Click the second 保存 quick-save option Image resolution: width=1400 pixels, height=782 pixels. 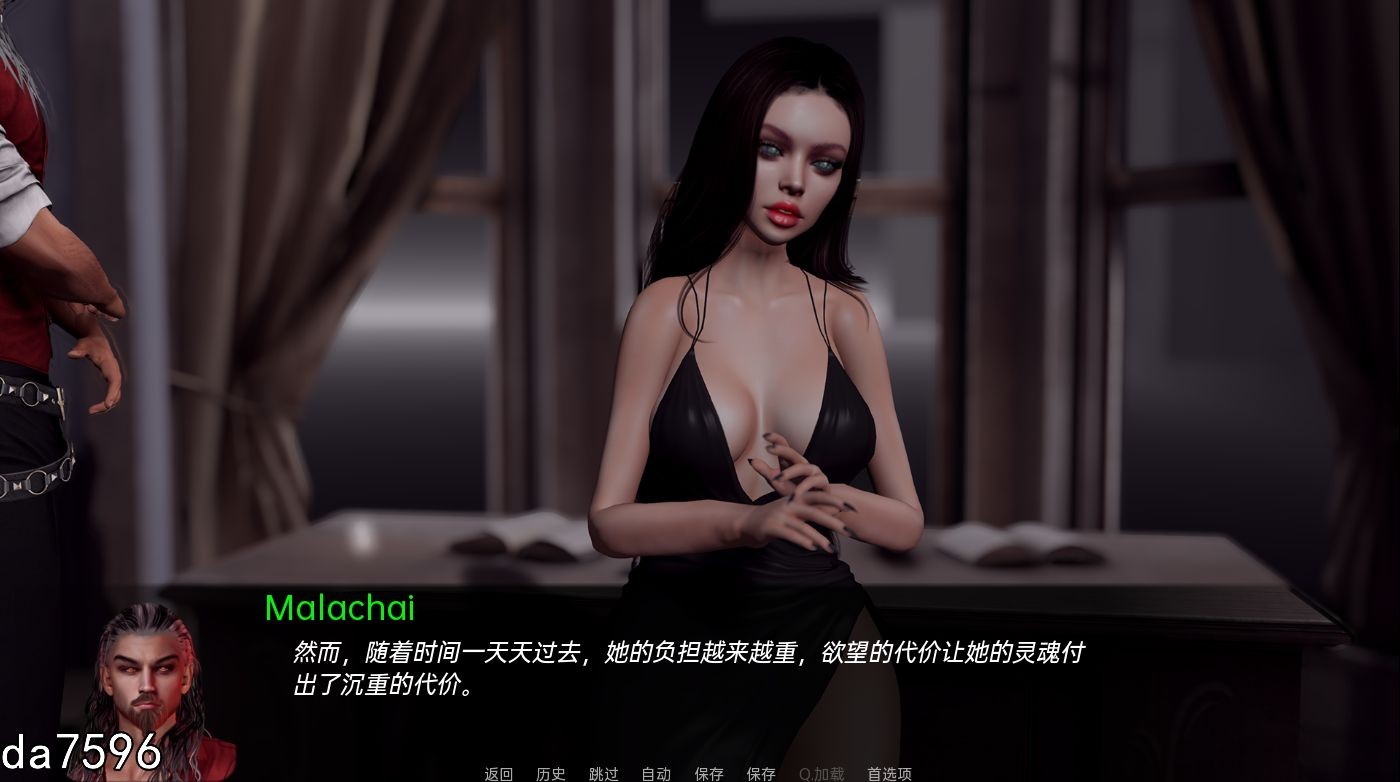tap(760, 774)
